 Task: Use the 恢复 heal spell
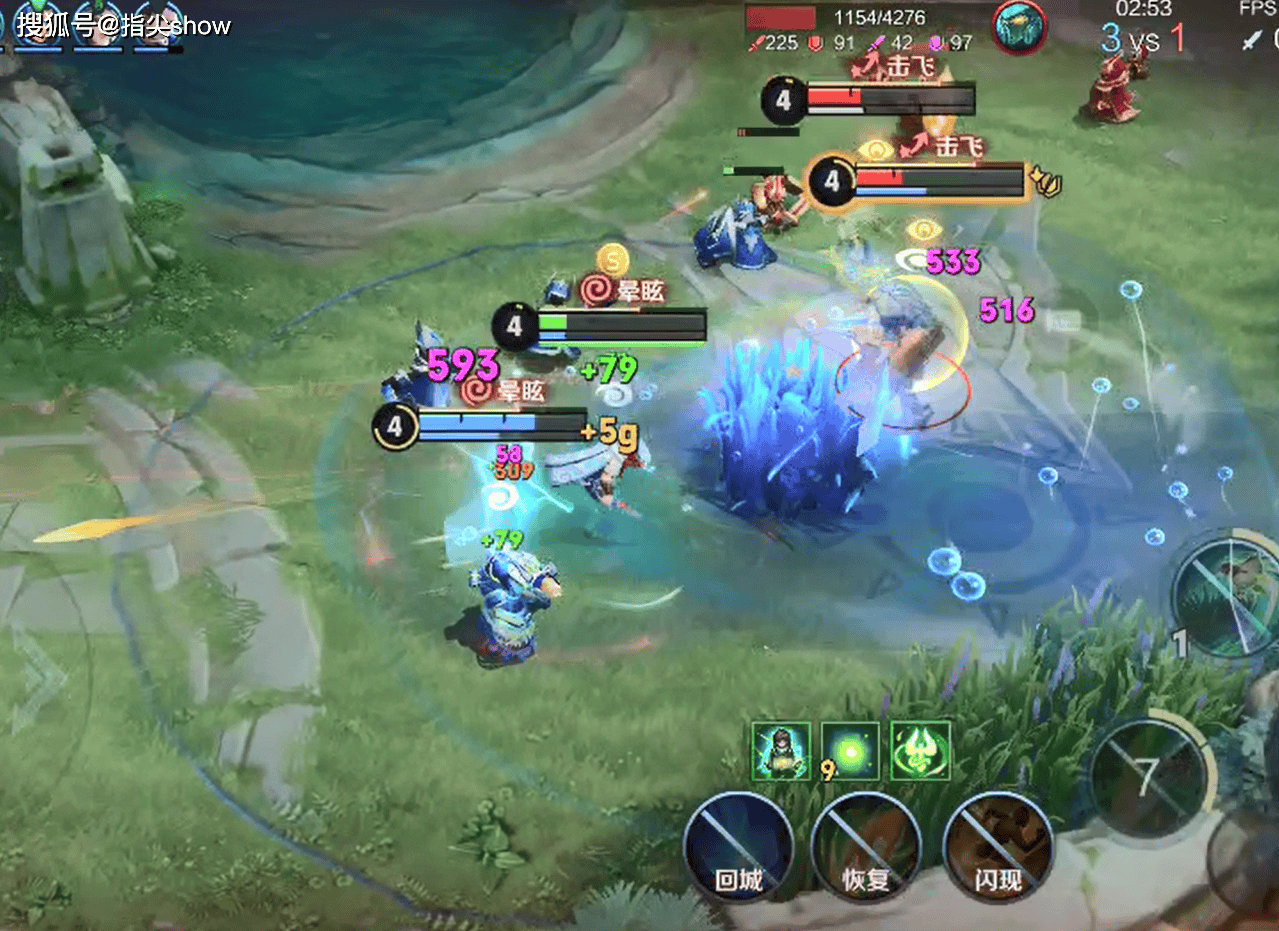866,846
